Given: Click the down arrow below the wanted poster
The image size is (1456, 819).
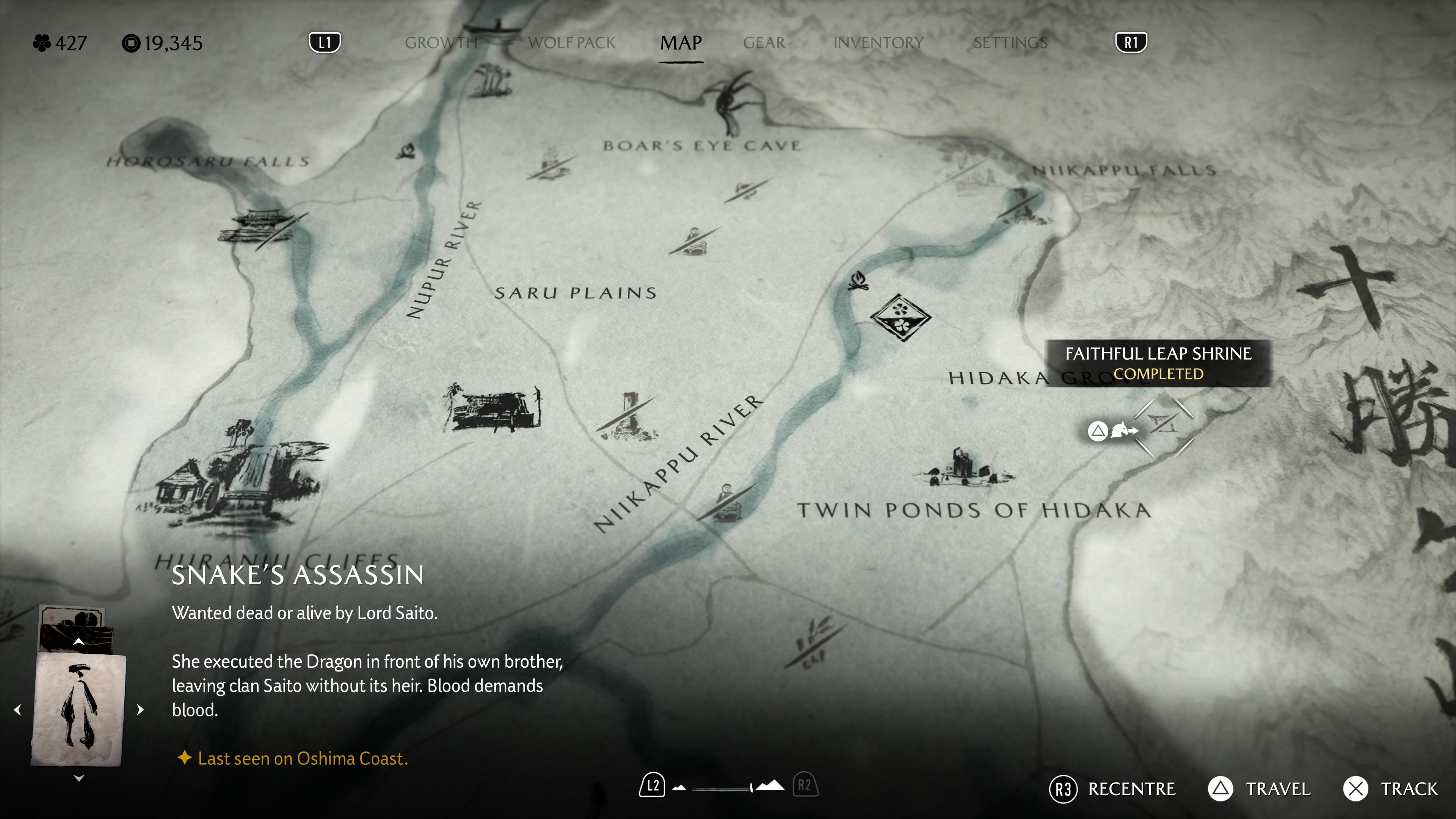Looking at the screenshot, I should (78, 778).
